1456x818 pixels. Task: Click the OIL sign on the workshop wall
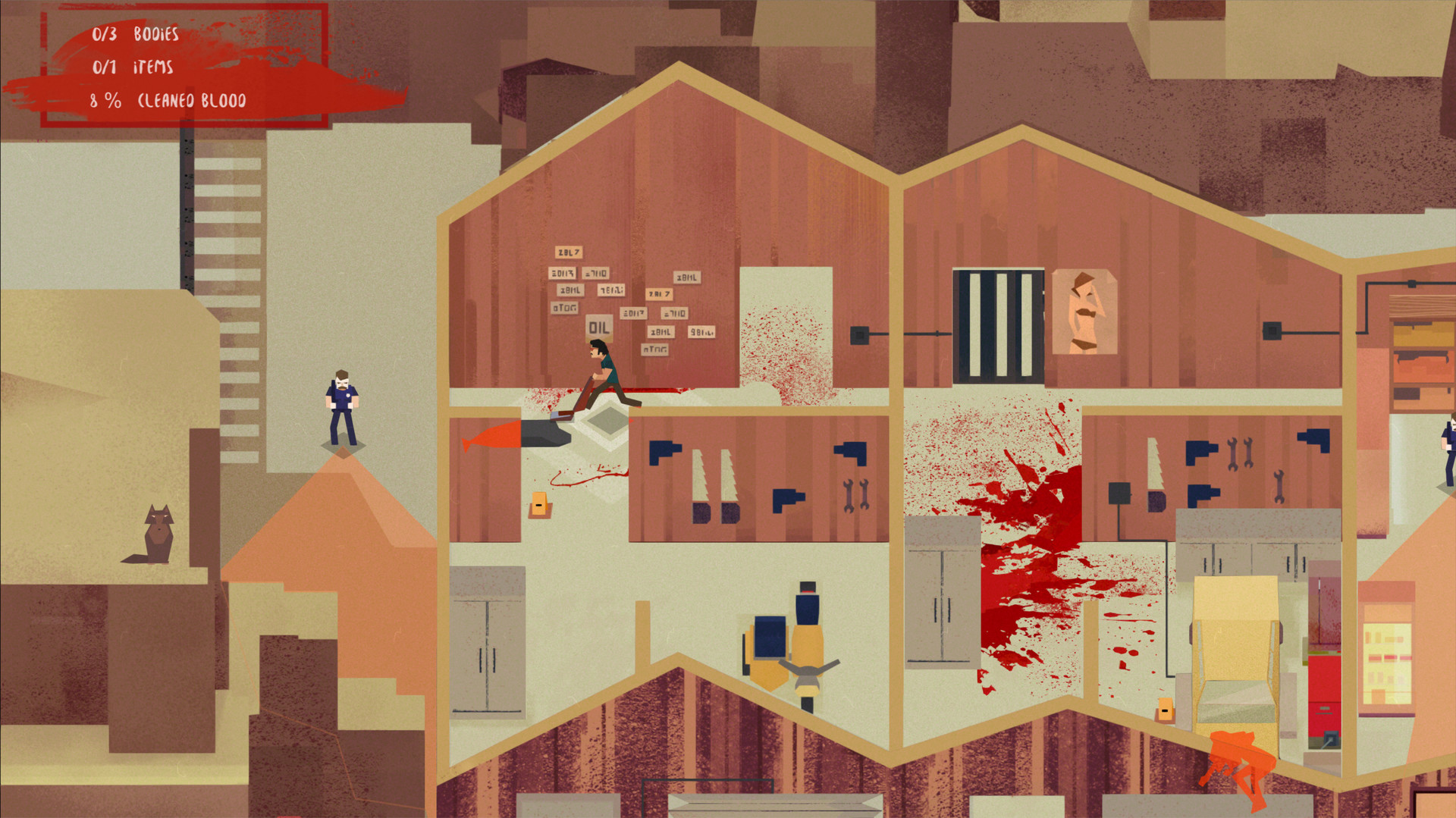pyautogui.click(x=598, y=328)
